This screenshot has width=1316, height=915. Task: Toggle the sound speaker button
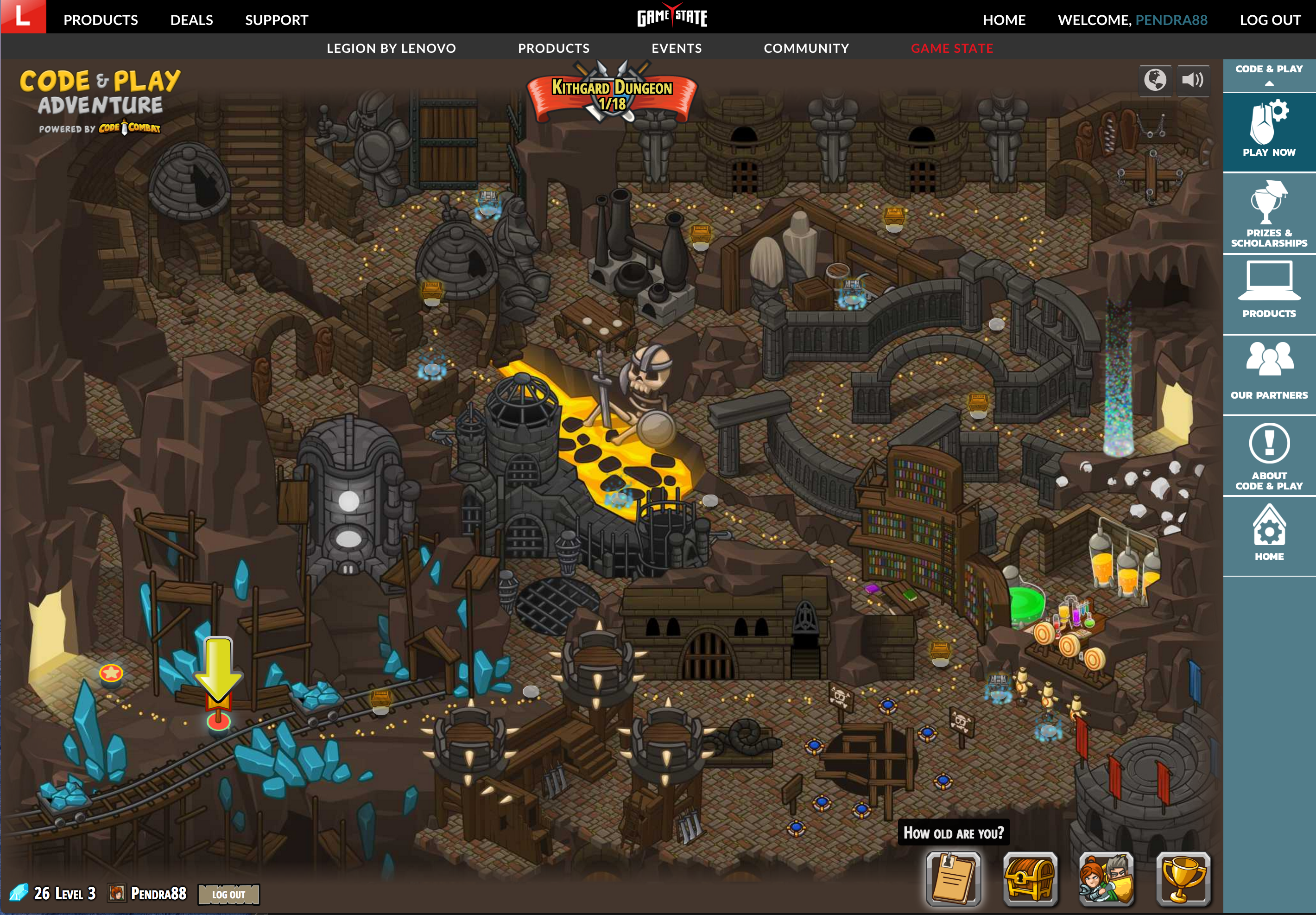1193,80
